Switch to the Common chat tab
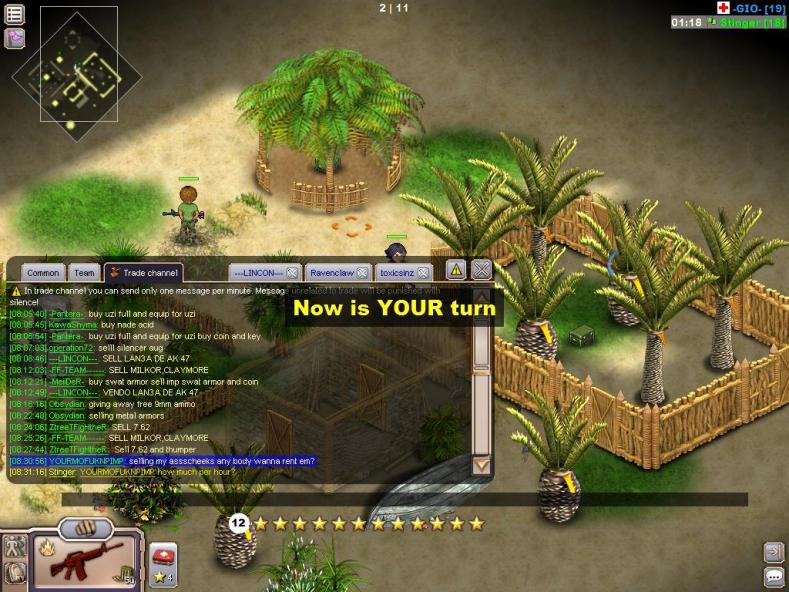Image resolution: width=789 pixels, height=592 pixels. 43,272
